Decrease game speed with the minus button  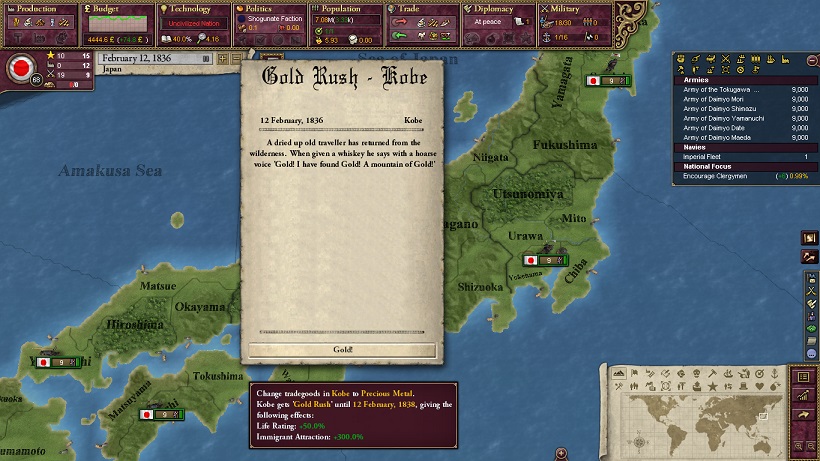[x=236, y=59]
